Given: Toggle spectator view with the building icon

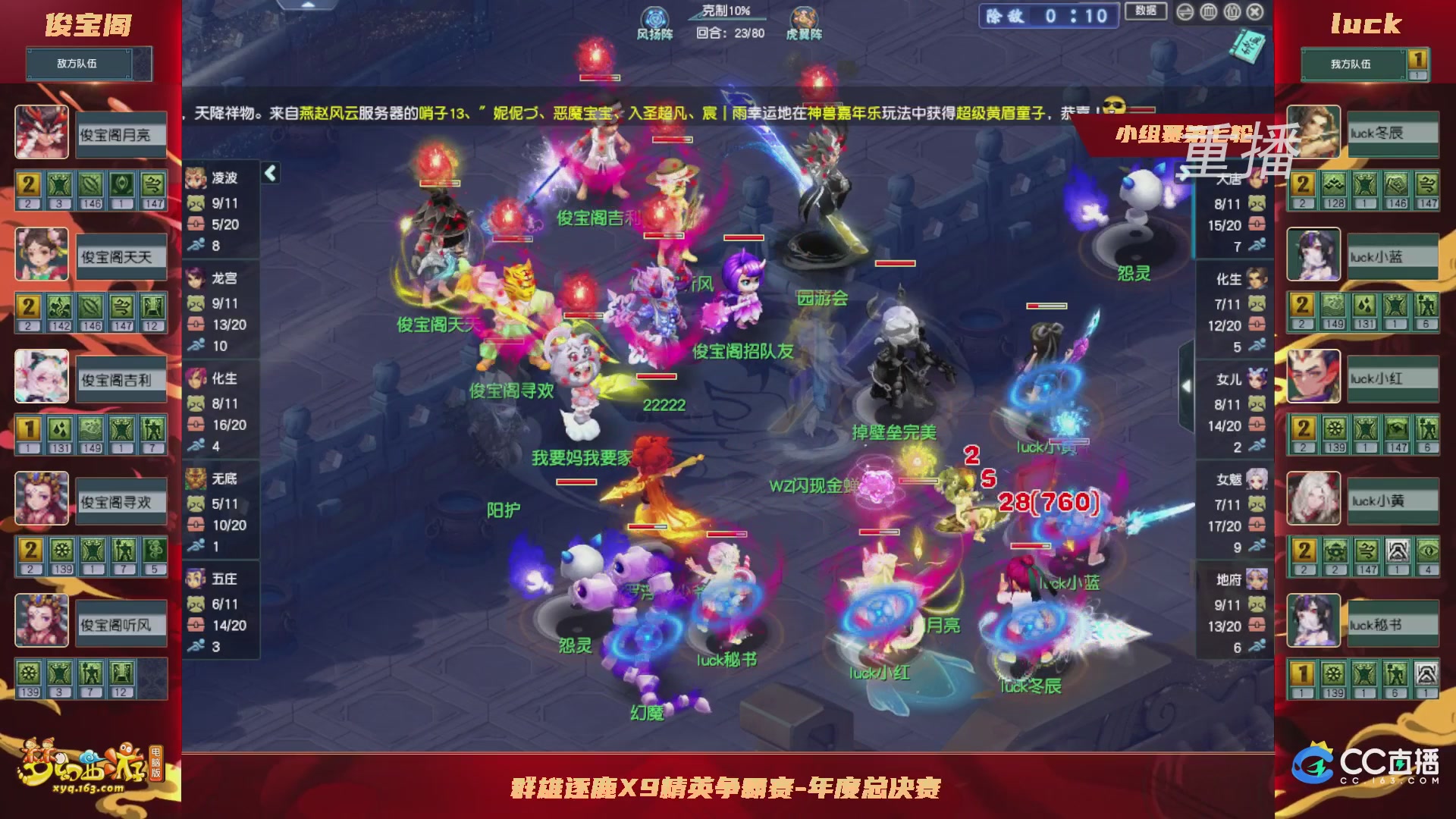Looking at the screenshot, I should 1208,11.
